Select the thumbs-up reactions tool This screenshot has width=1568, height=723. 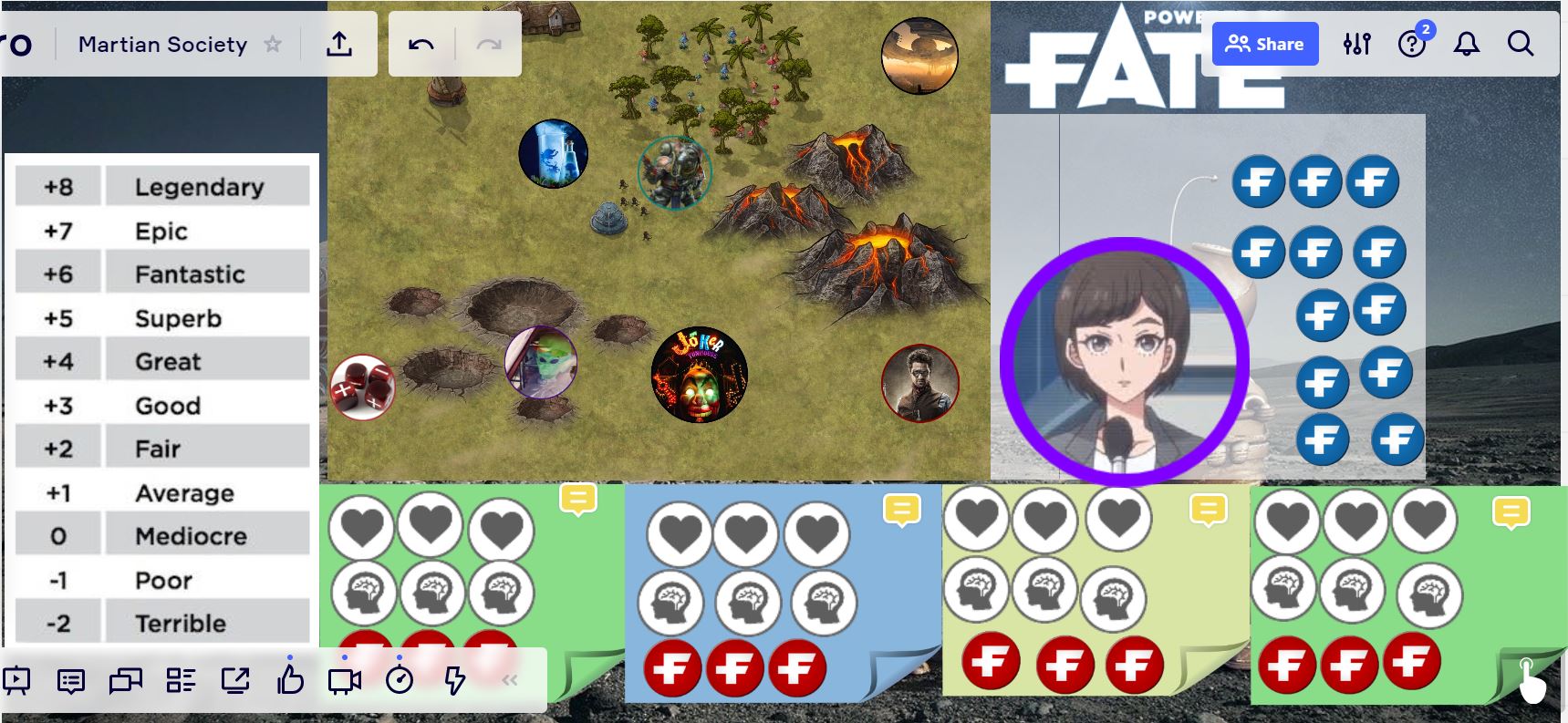point(290,678)
